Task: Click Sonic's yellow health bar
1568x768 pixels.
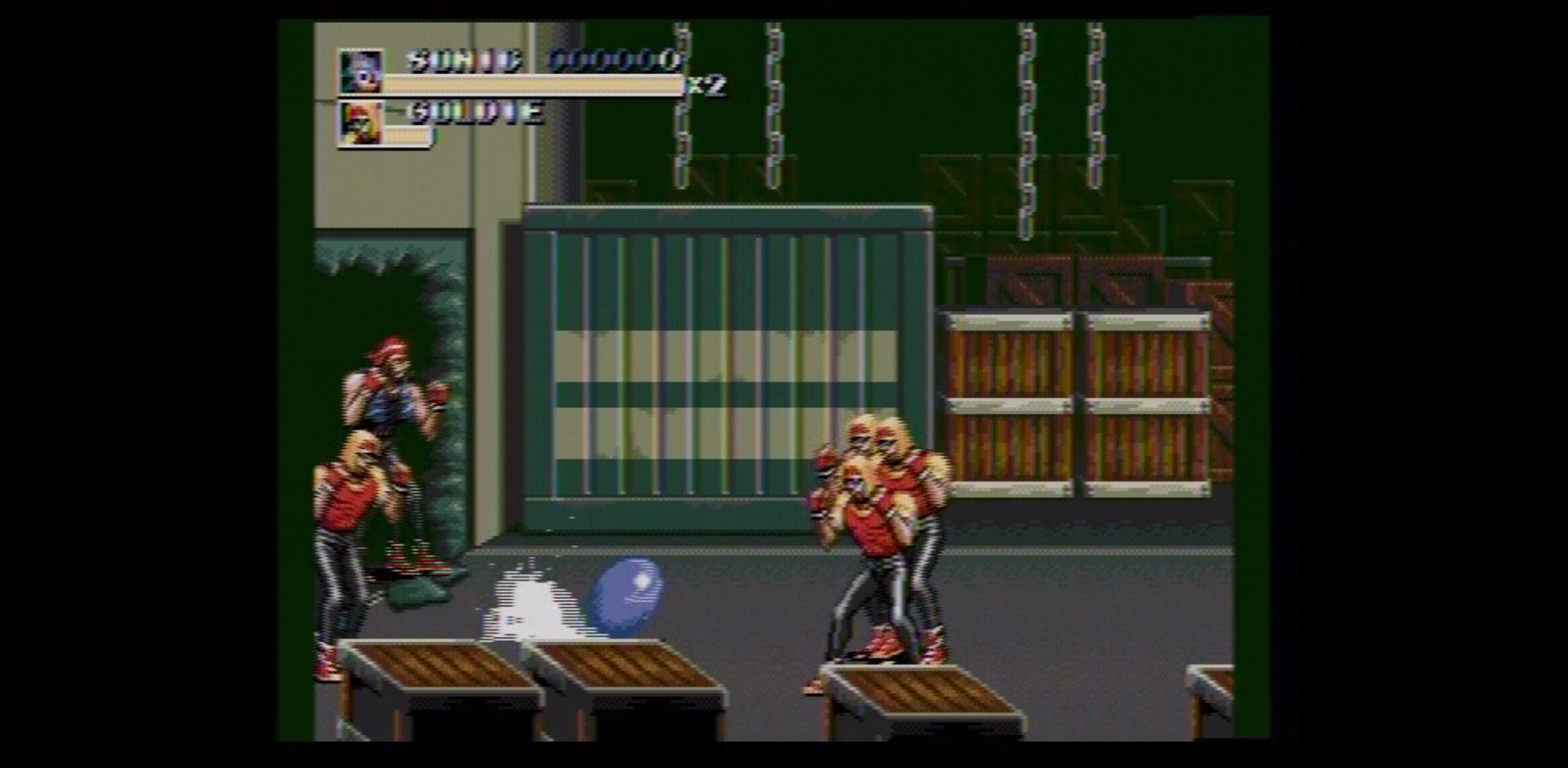Action: pos(531,83)
